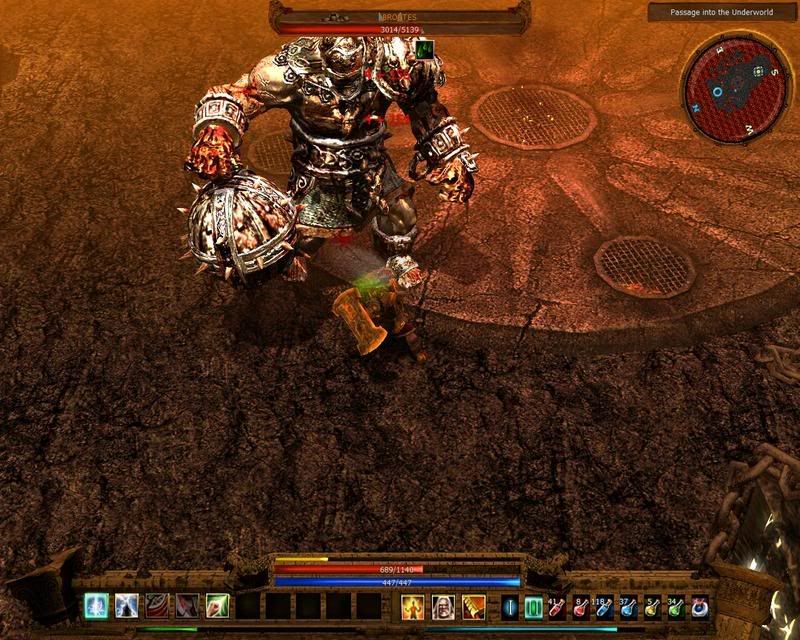
Task: Drink the green potion with count 34
Action: 677,606
